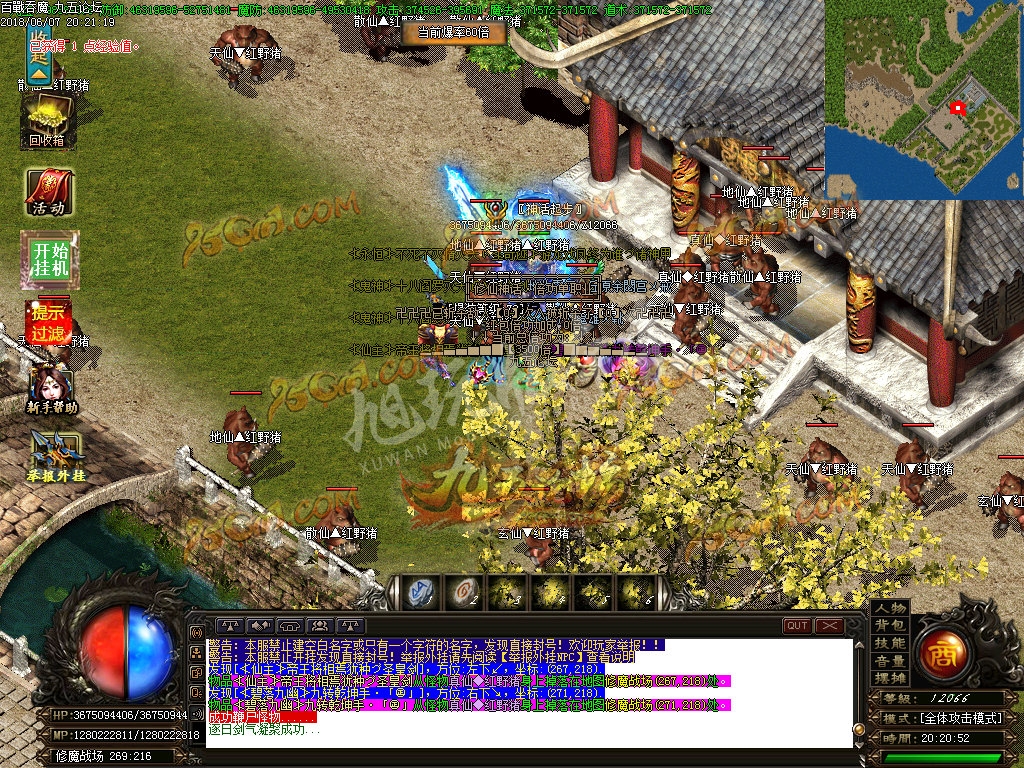Click the minimap in the corner

coord(924,99)
